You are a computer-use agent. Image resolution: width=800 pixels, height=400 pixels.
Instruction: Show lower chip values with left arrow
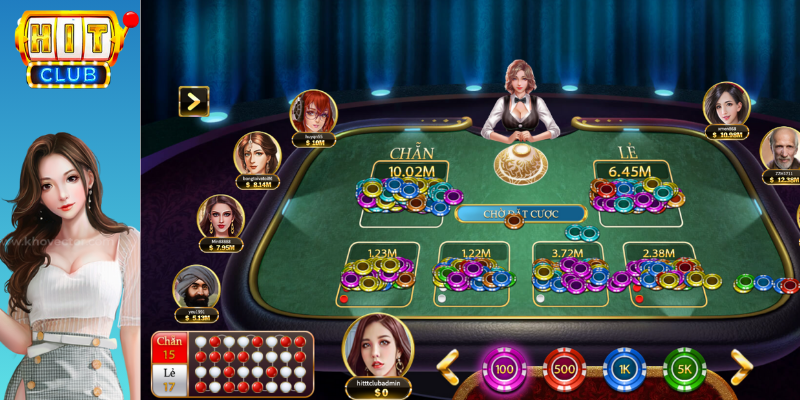(448, 367)
